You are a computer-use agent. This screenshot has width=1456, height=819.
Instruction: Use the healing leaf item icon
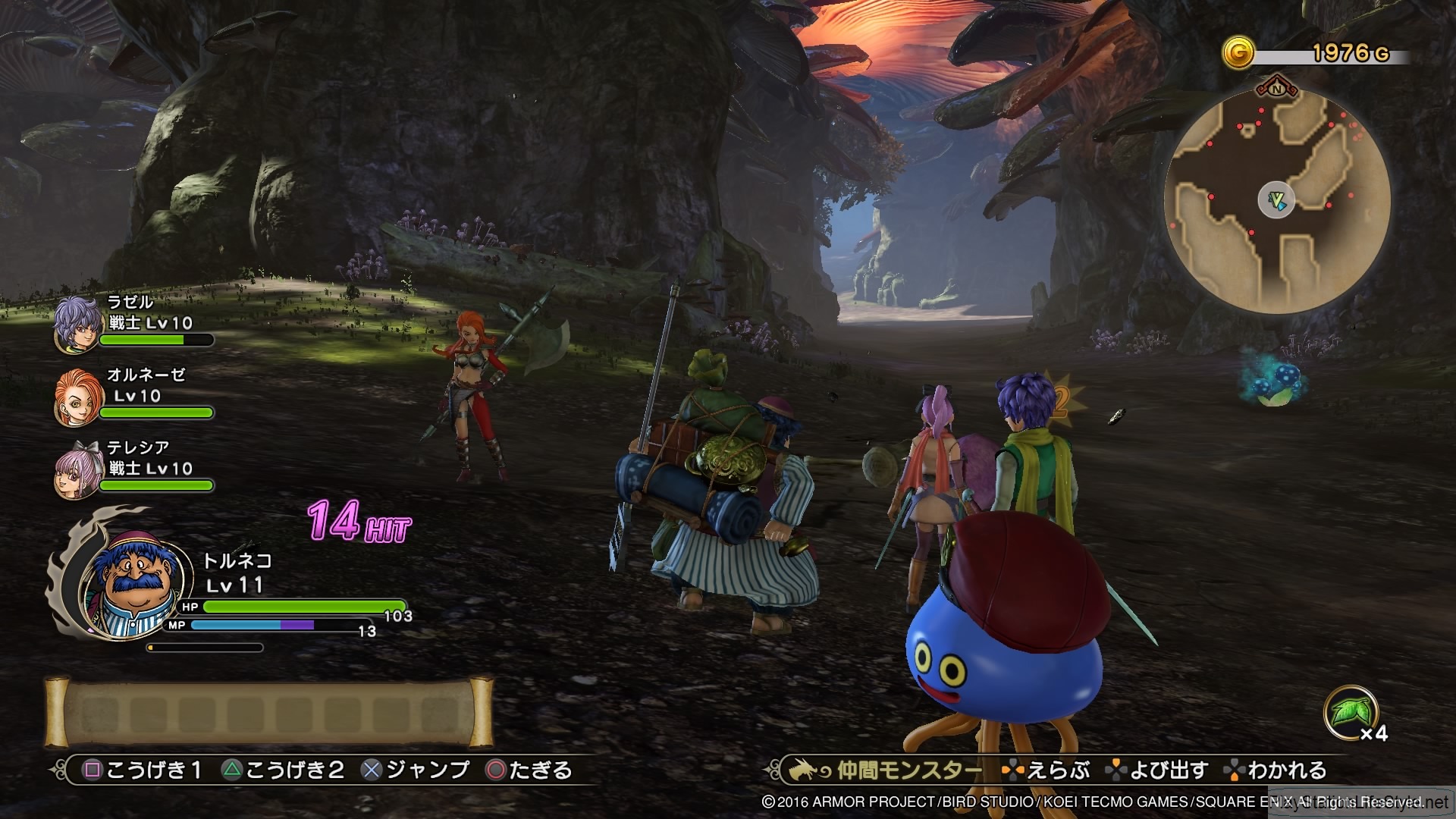coord(1350,713)
